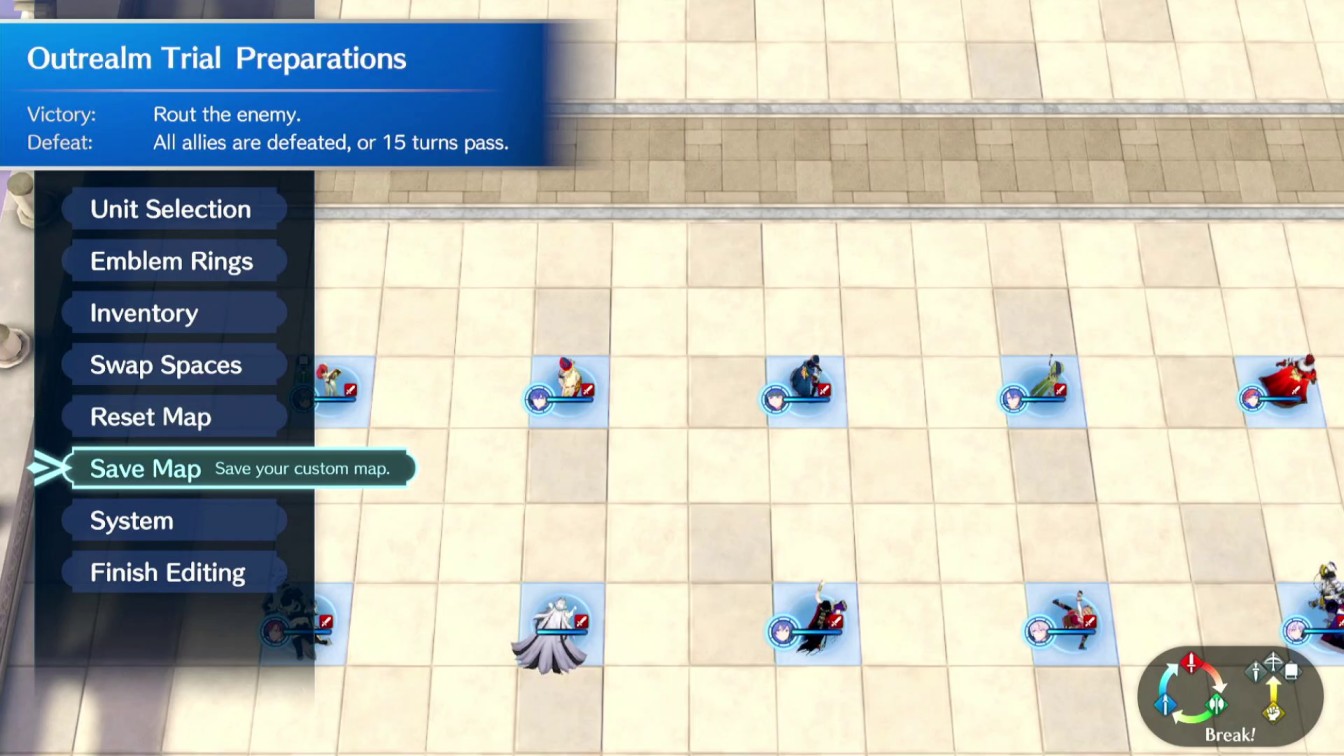This screenshot has height=756, width=1344.
Task: Select the Save Map option
Action: tap(146, 468)
